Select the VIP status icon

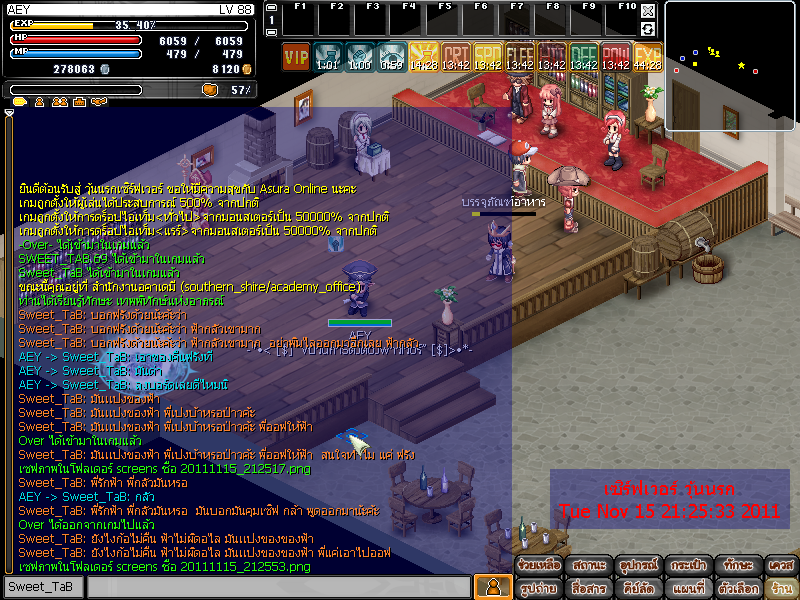[x=296, y=56]
